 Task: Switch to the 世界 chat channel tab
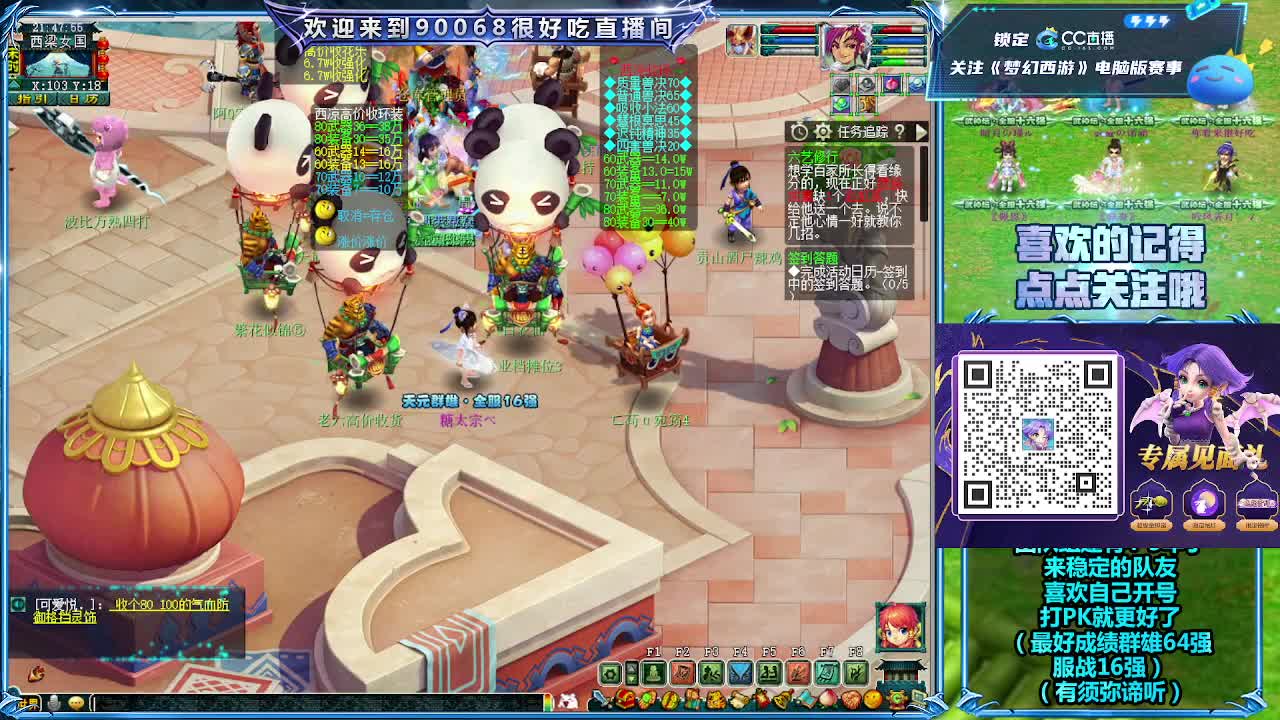(x=28, y=702)
